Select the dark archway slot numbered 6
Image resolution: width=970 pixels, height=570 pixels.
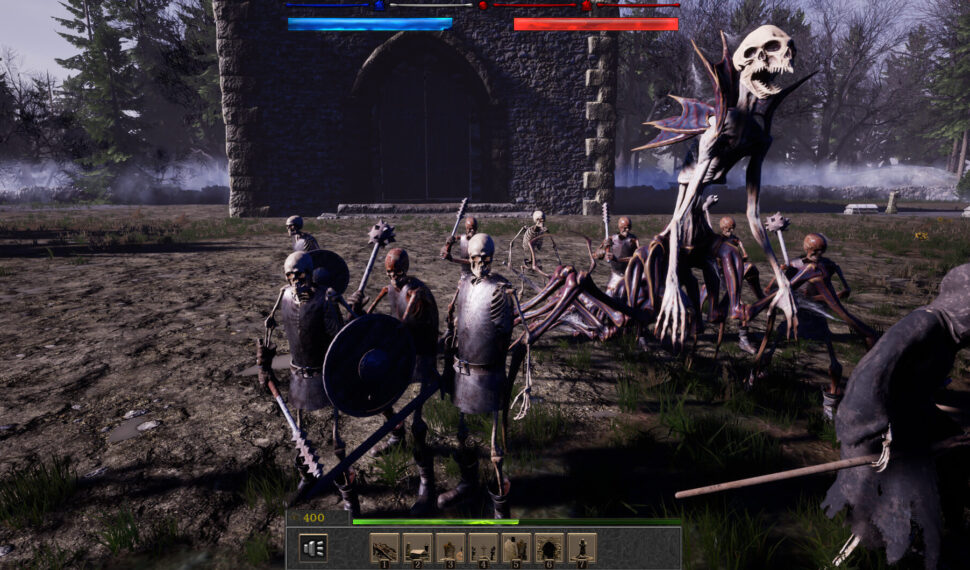[549, 547]
